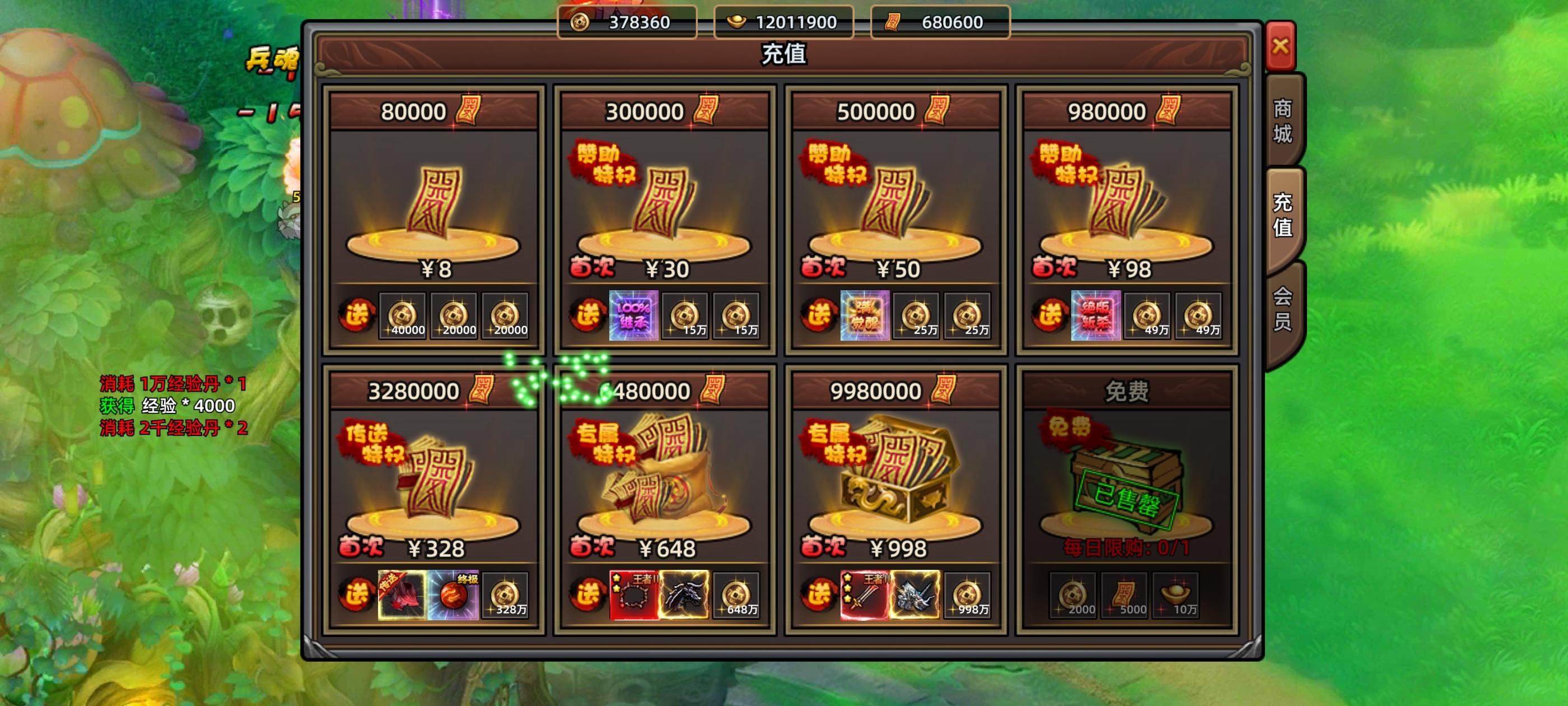Click the 满级觉醒 bonus icon in ¥50 pack
This screenshot has height=706, width=1568.
pos(864,316)
